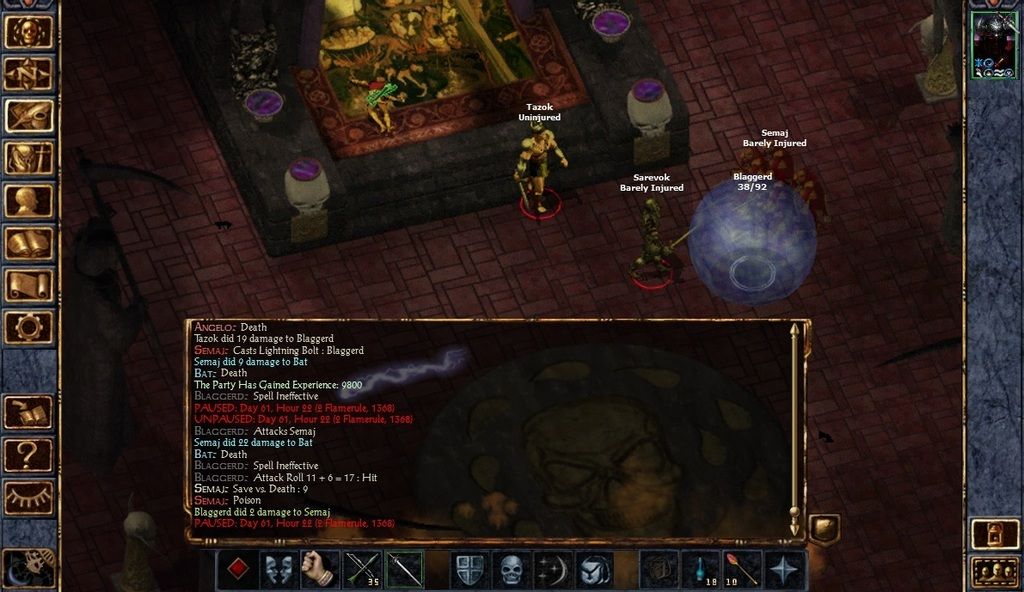Use the blue potion quick item
The height and width of the screenshot is (592, 1024).
701,570
